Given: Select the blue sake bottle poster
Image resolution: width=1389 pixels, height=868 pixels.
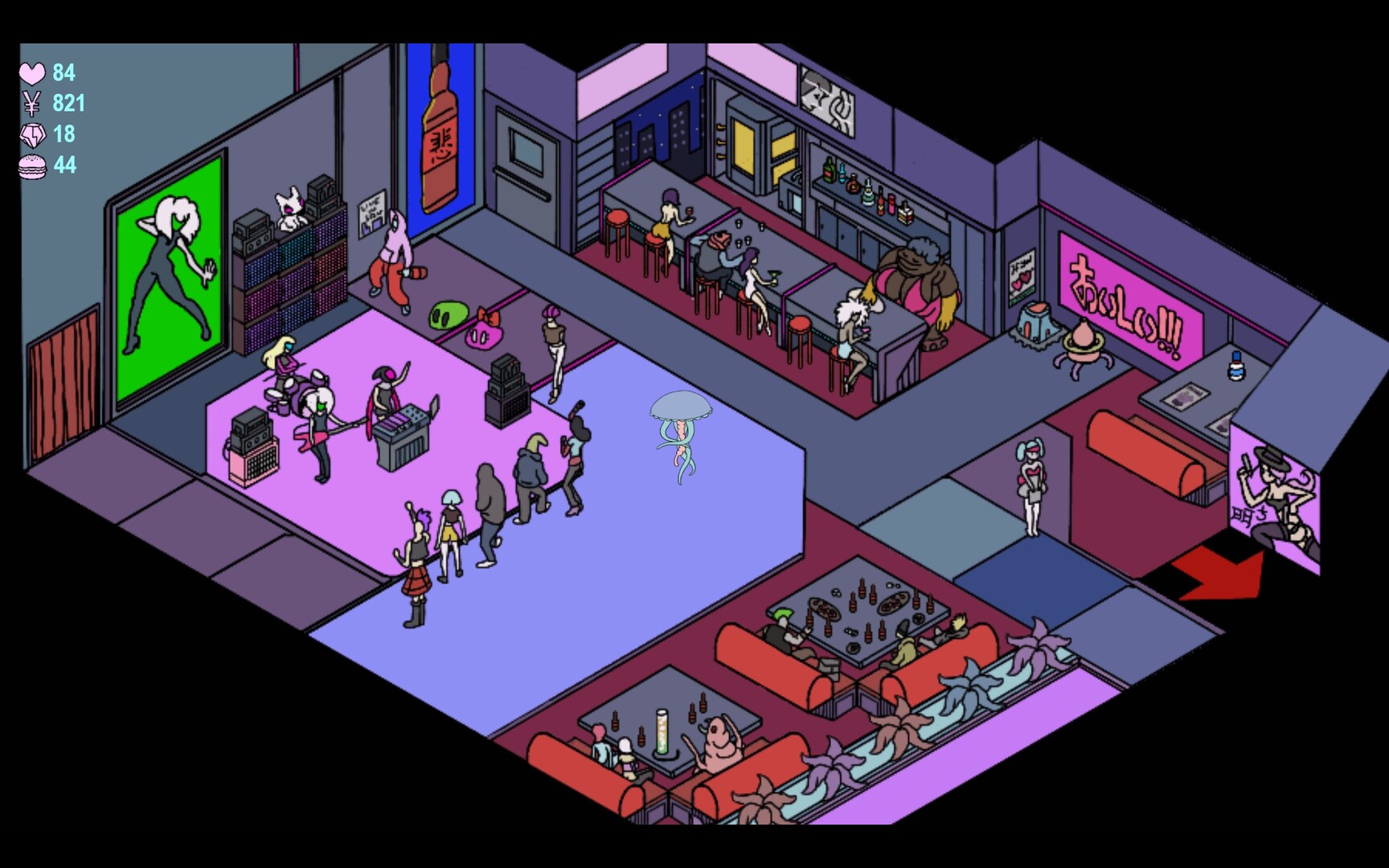Looking at the screenshot, I should (x=440, y=137).
